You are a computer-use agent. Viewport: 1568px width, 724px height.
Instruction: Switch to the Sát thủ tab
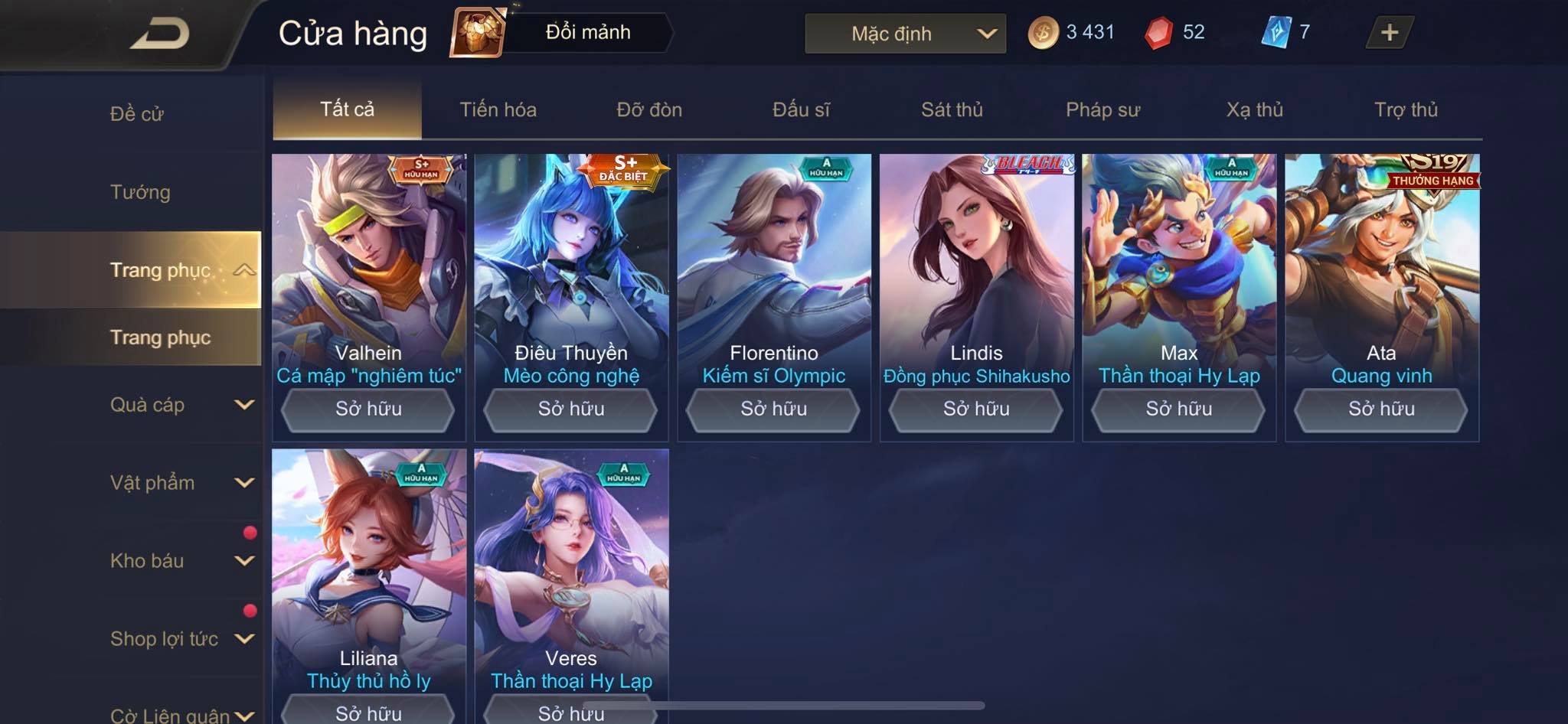click(952, 109)
